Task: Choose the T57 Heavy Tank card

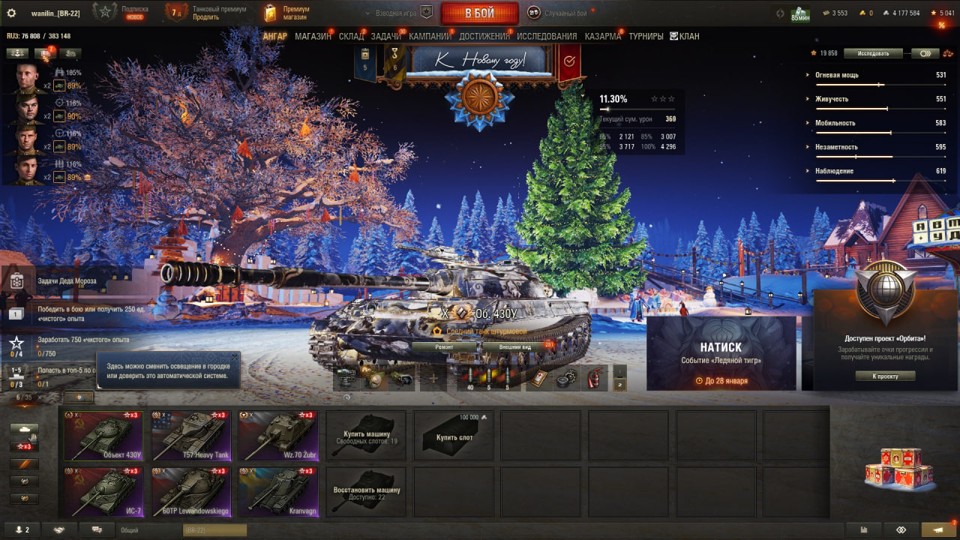Action: click(191, 435)
